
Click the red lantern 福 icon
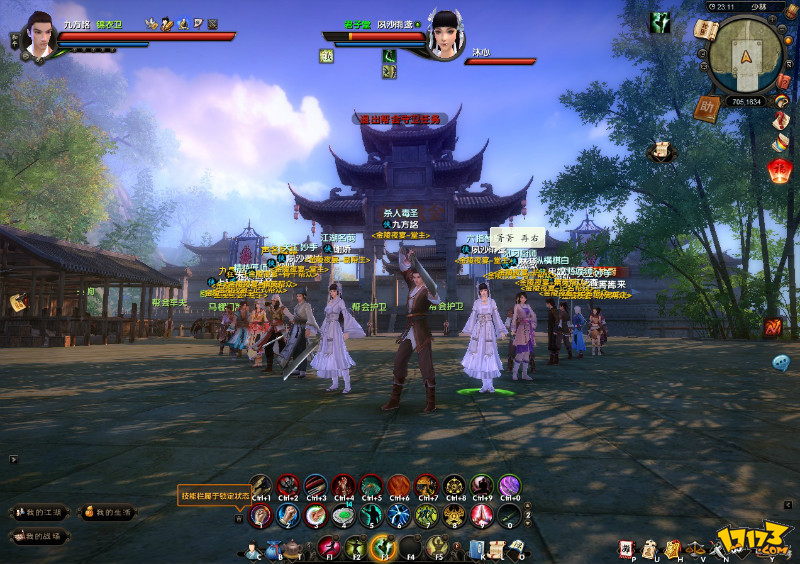click(781, 171)
